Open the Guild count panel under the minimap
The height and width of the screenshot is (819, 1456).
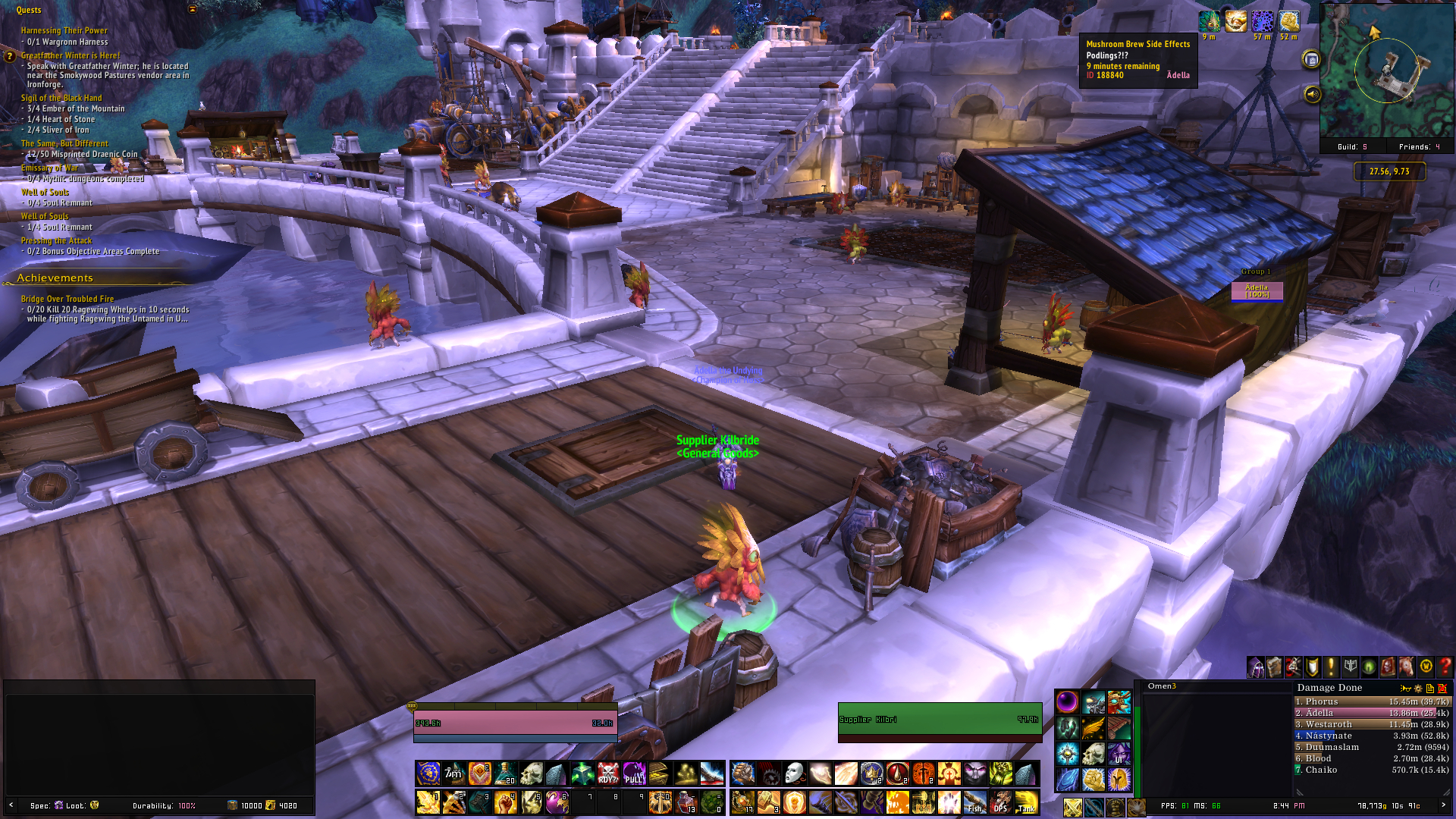(x=1352, y=147)
